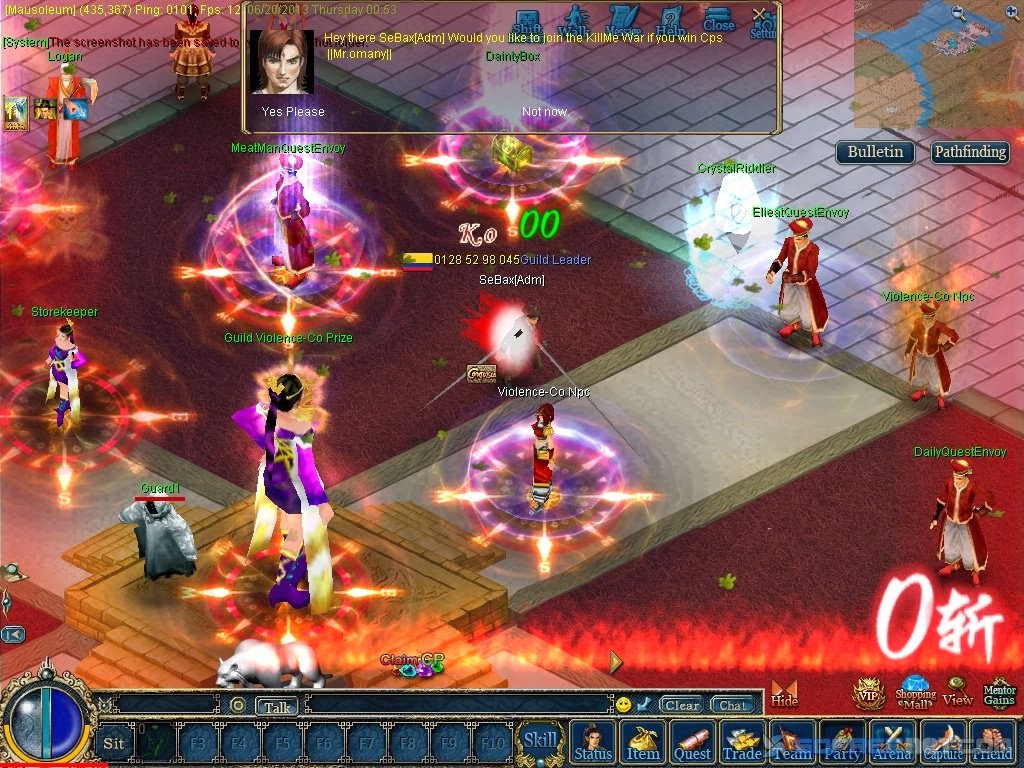This screenshot has height=768, width=1024.
Task: Open the VIP menu
Action: [868, 692]
